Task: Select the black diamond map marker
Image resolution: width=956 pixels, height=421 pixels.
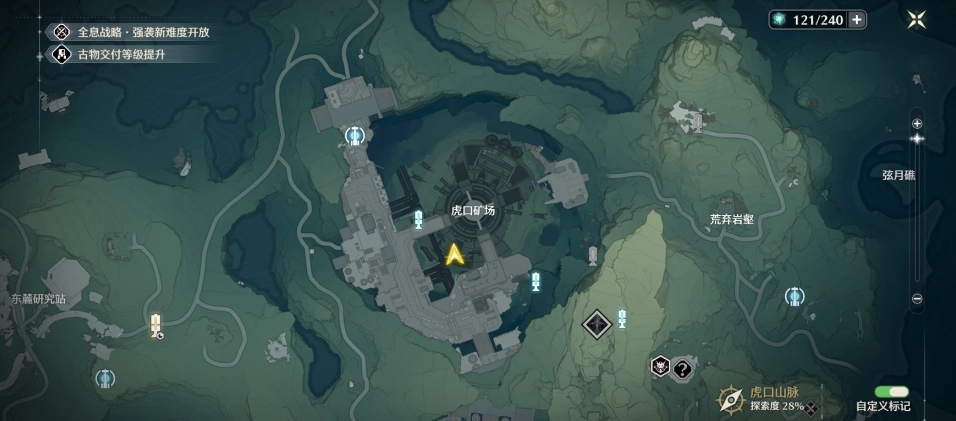Action: [x=597, y=323]
